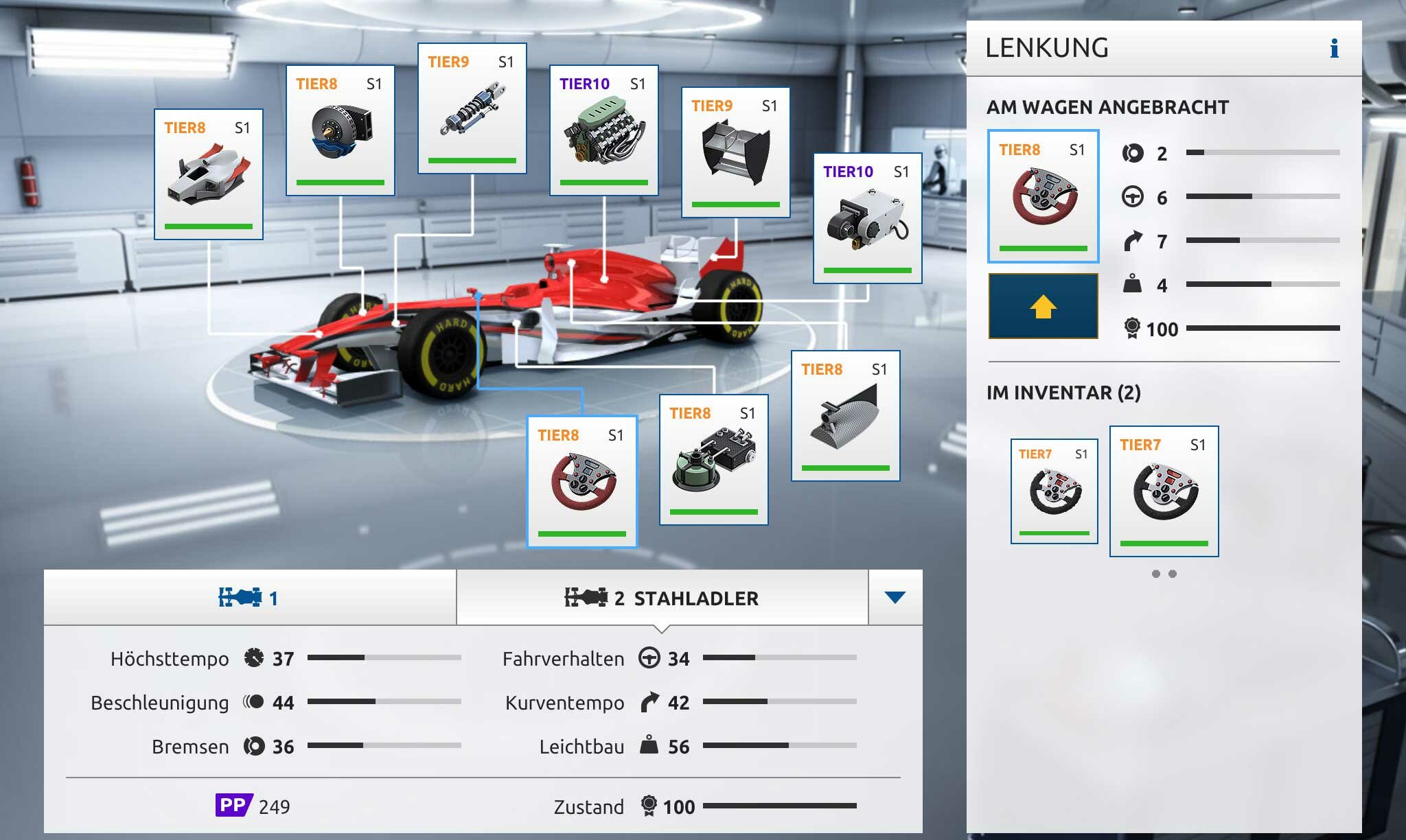Choose the TIER9 rear wing part
The height and width of the screenshot is (840, 1406).
coord(736,152)
